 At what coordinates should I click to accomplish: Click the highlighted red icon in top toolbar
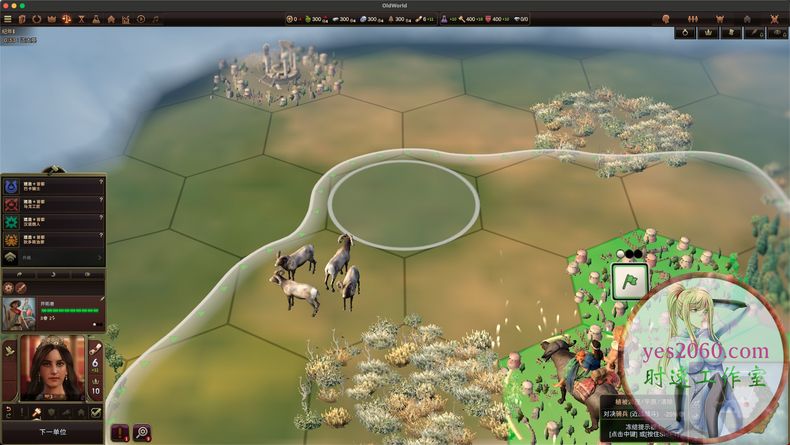[66, 18]
